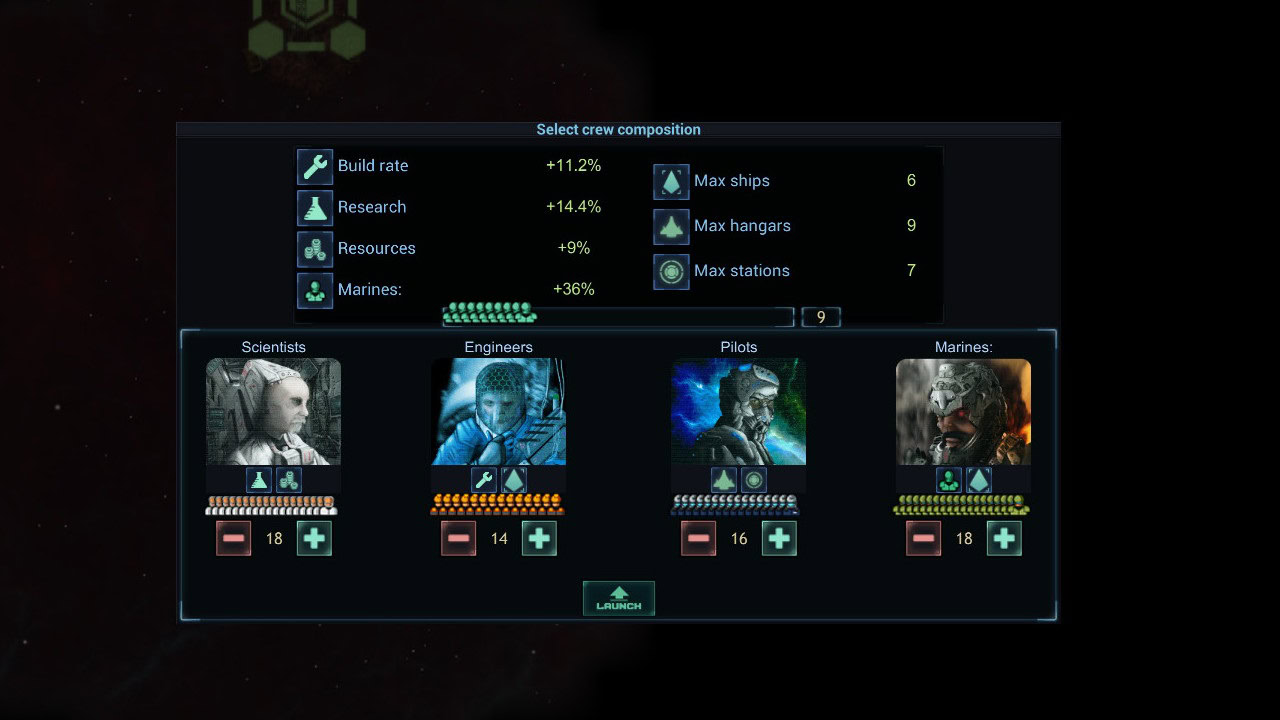
Task: Choose the Engineers portrait
Action: (x=498, y=412)
